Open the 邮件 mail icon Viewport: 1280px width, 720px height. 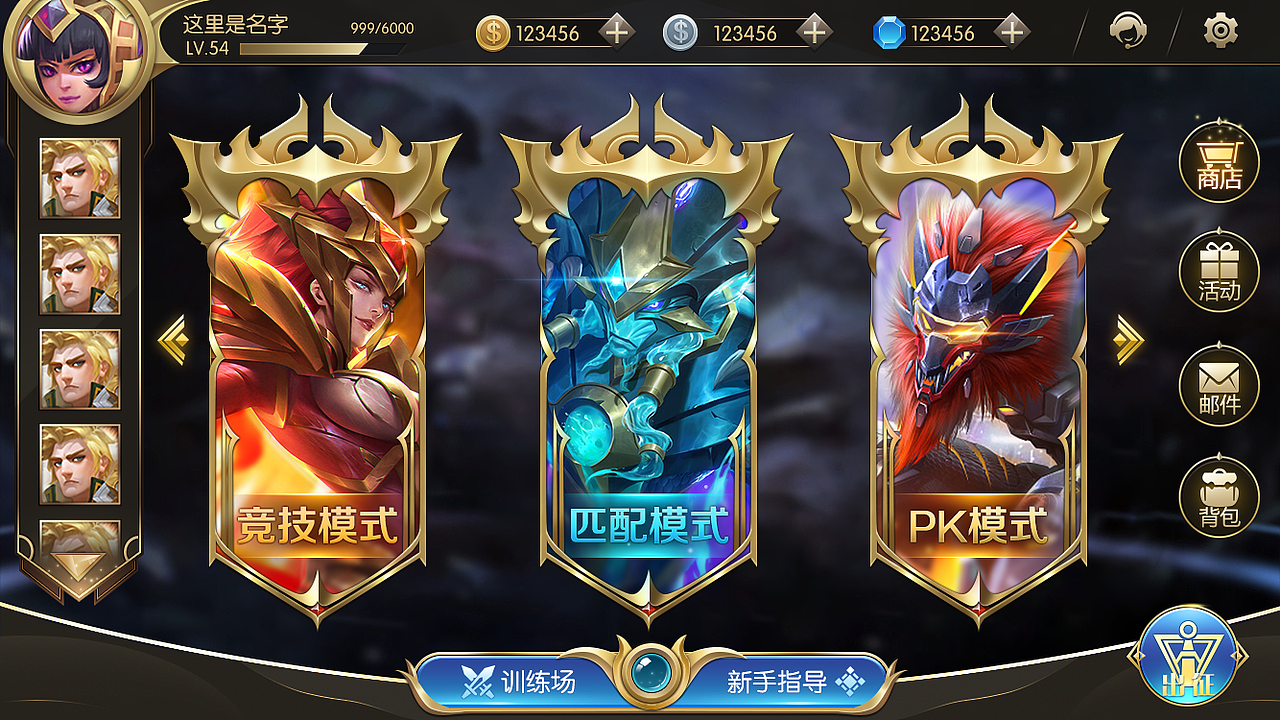point(1219,382)
